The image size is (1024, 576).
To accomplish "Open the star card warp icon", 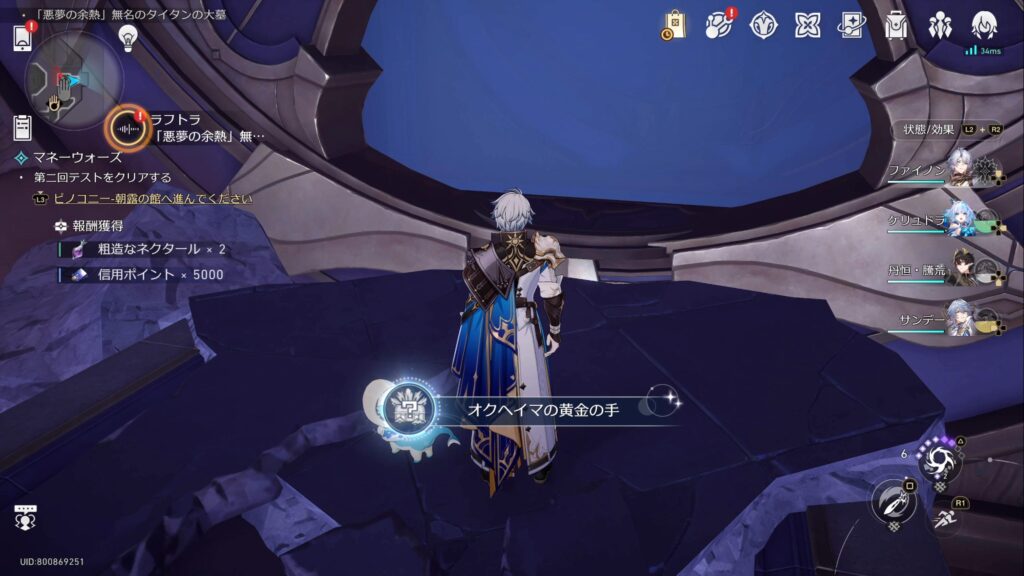I will (x=851, y=25).
